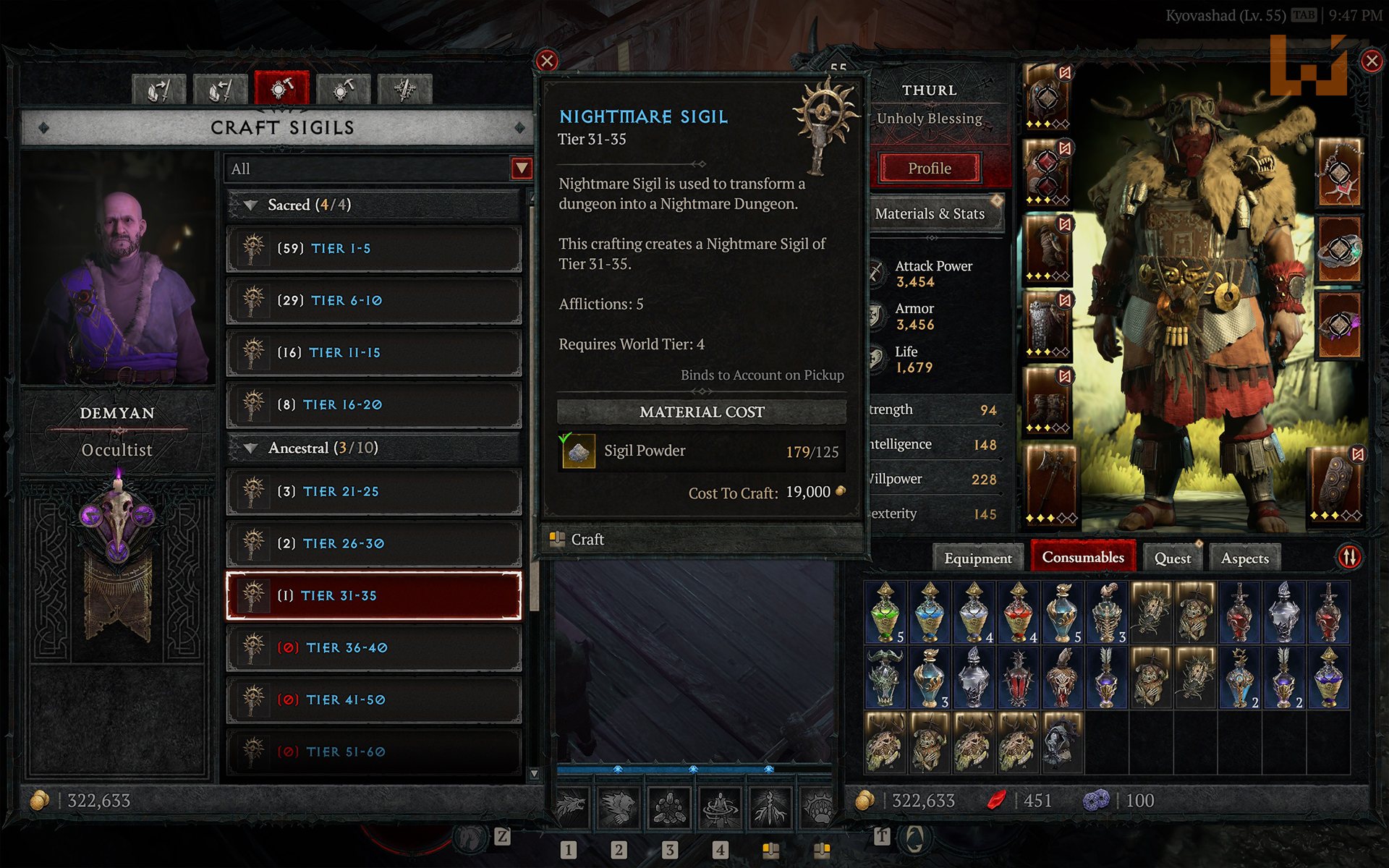Select the locked Tier 36-40 recipe
The width and height of the screenshot is (1389, 868).
(x=373, y=648)
